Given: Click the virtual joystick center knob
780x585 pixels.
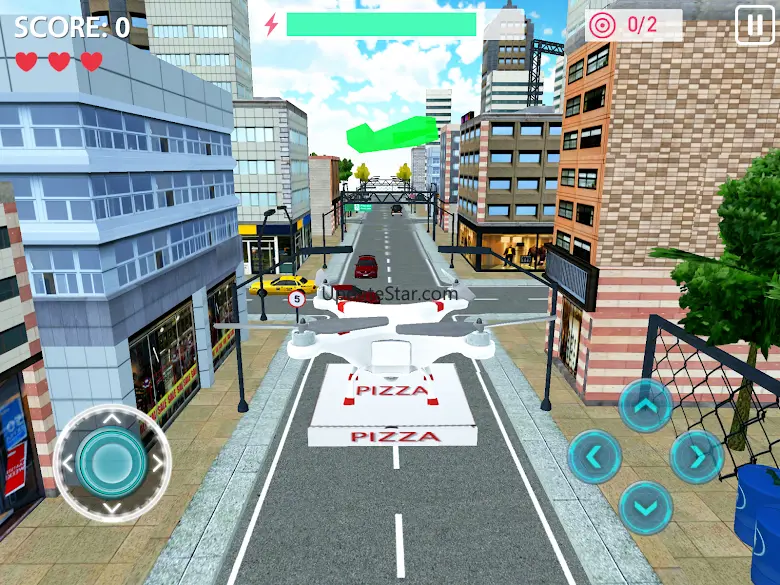Looking at the screenshot, I should coord(112,463).
